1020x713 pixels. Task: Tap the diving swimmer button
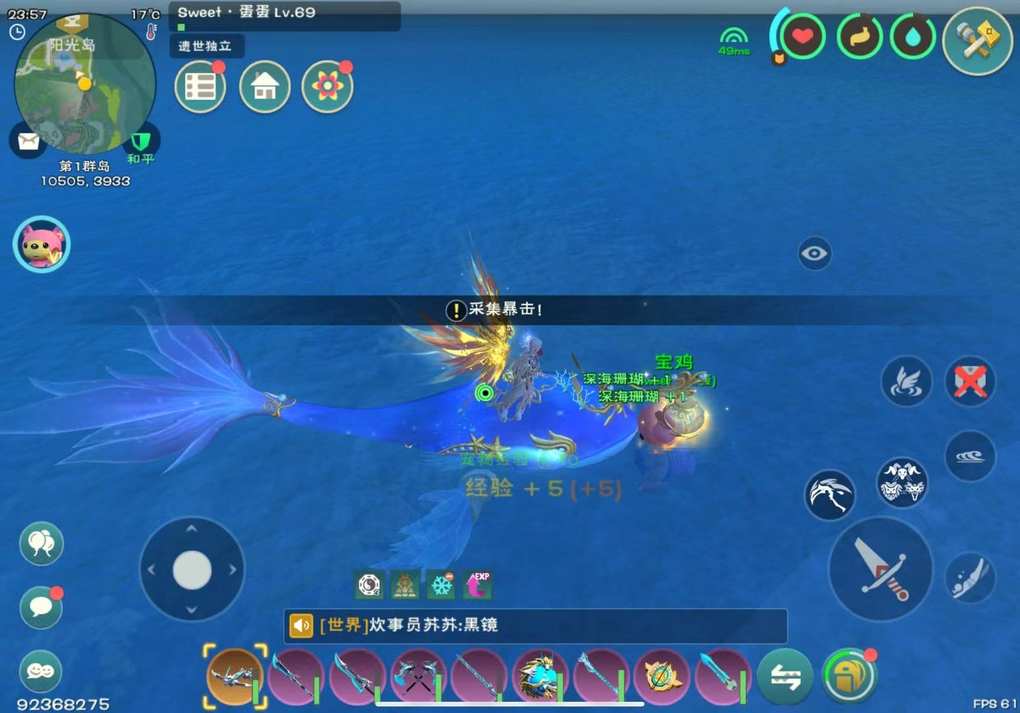[970, 577]
